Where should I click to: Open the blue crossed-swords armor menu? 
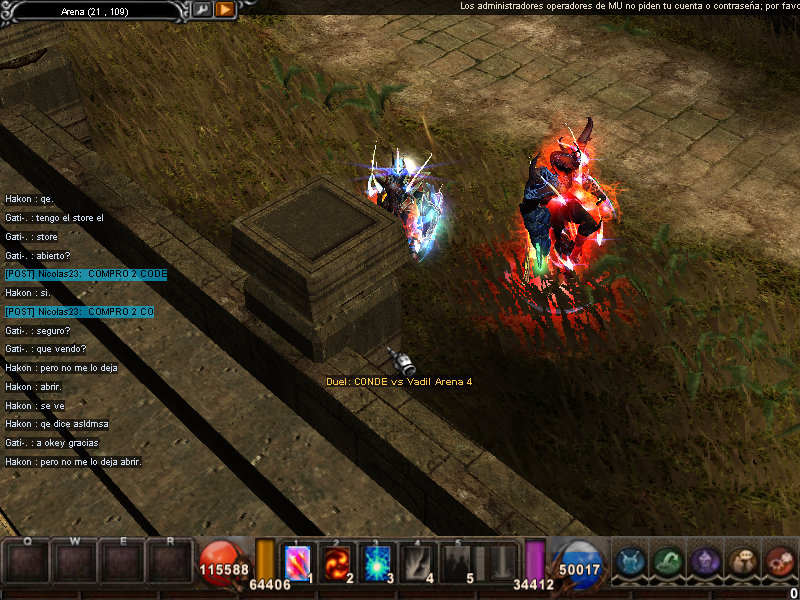click(629, 562)
